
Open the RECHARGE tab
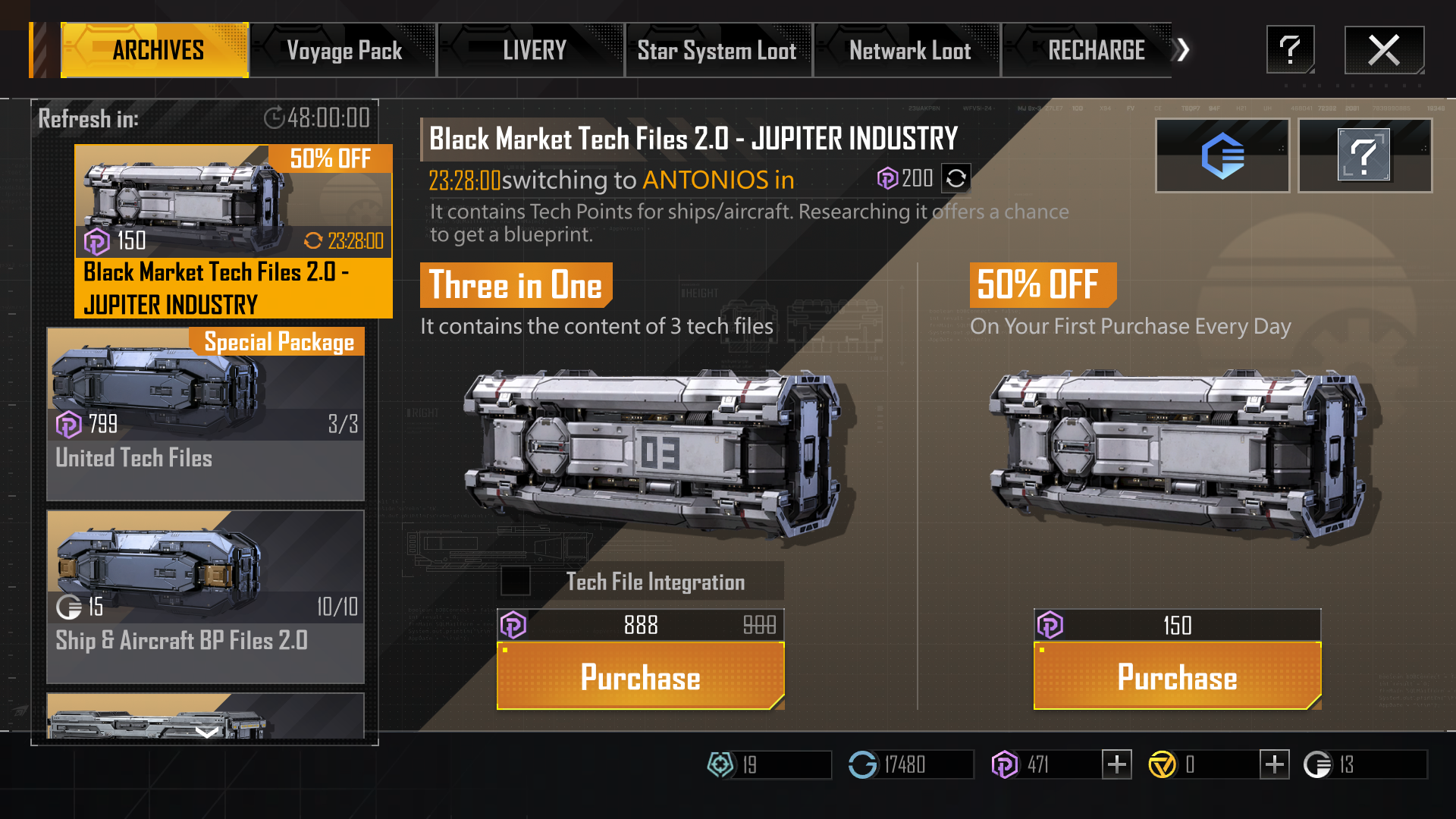(1095, 51)
